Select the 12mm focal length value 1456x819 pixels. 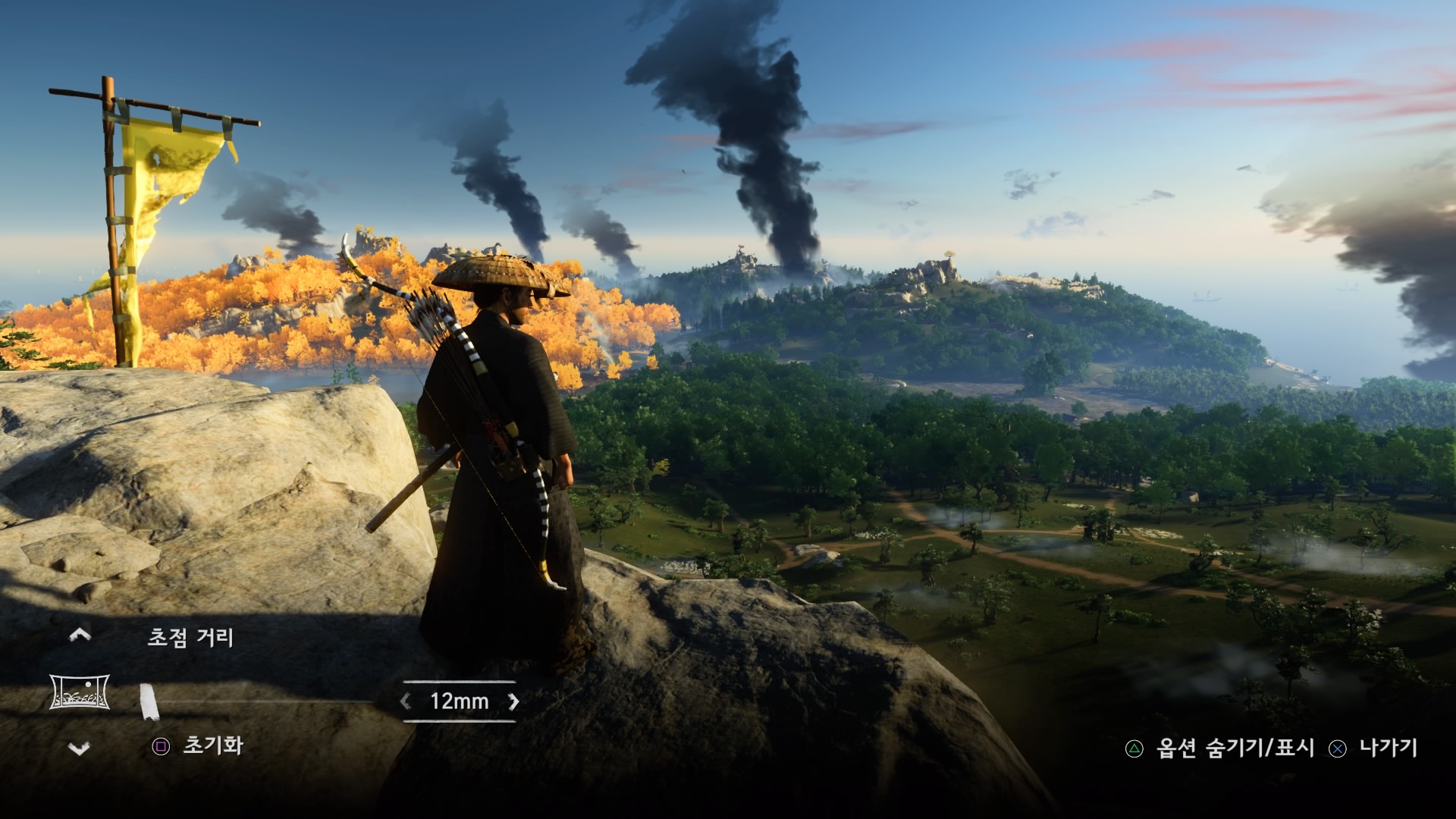pos(460,701)
